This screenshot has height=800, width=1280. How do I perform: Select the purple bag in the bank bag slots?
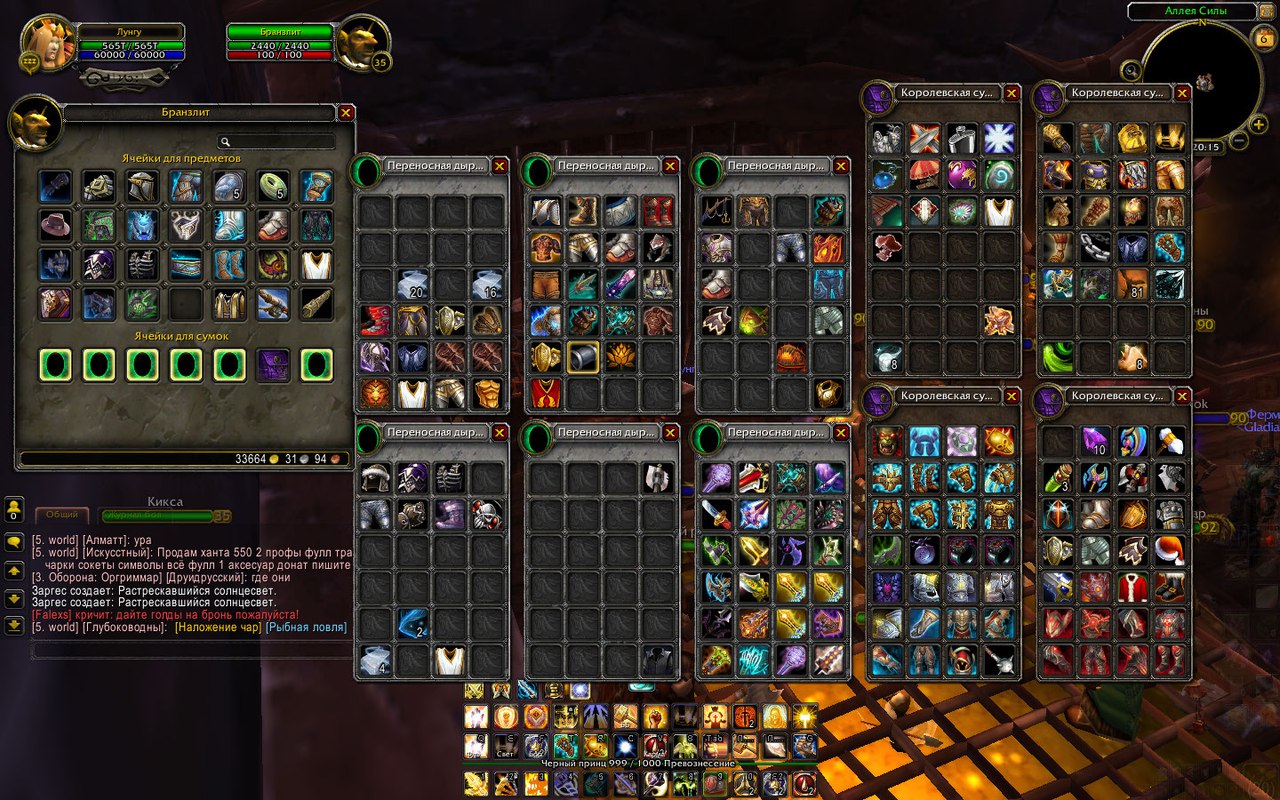273,365
